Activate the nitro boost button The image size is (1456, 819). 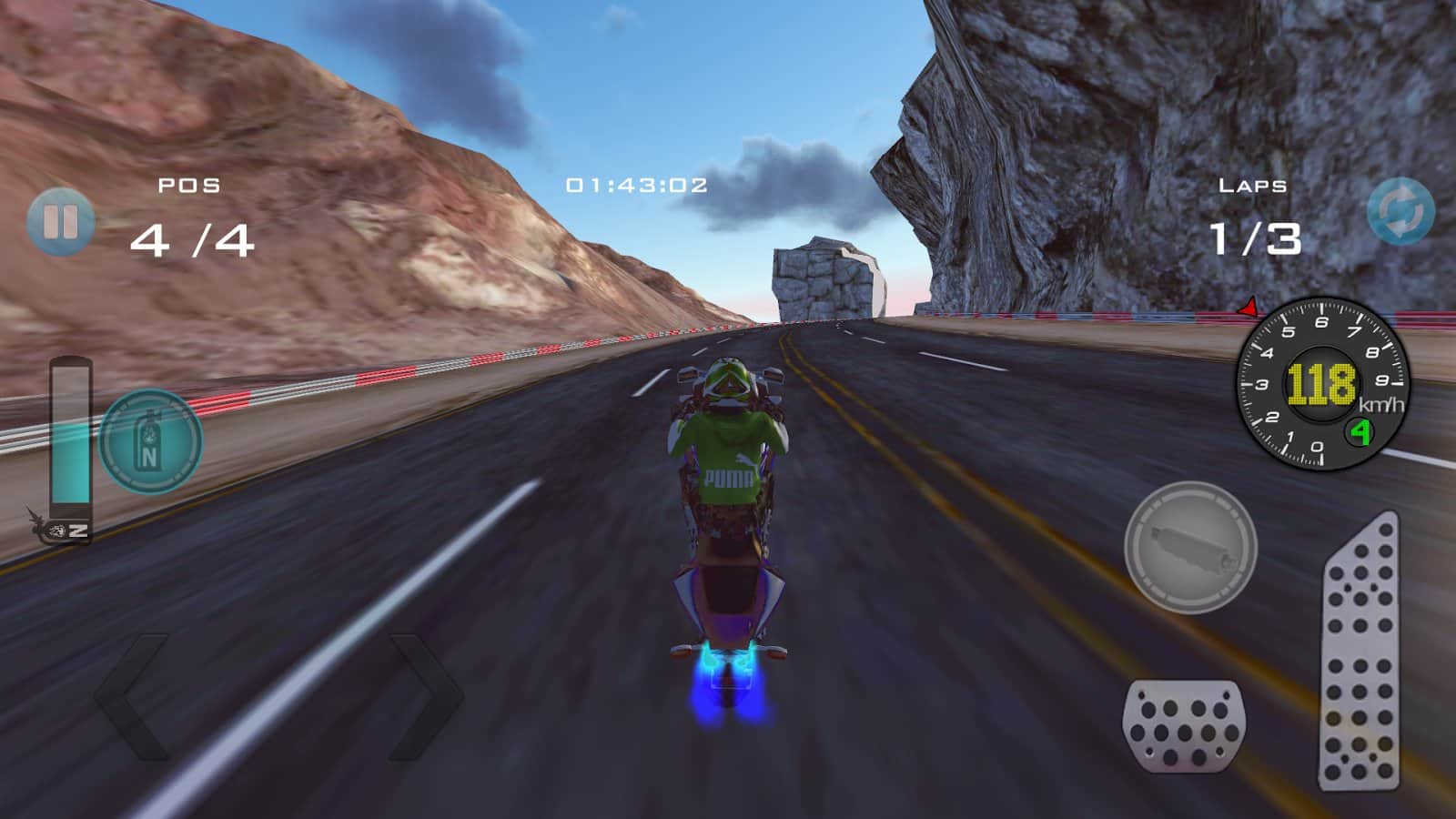coord(150,442)
